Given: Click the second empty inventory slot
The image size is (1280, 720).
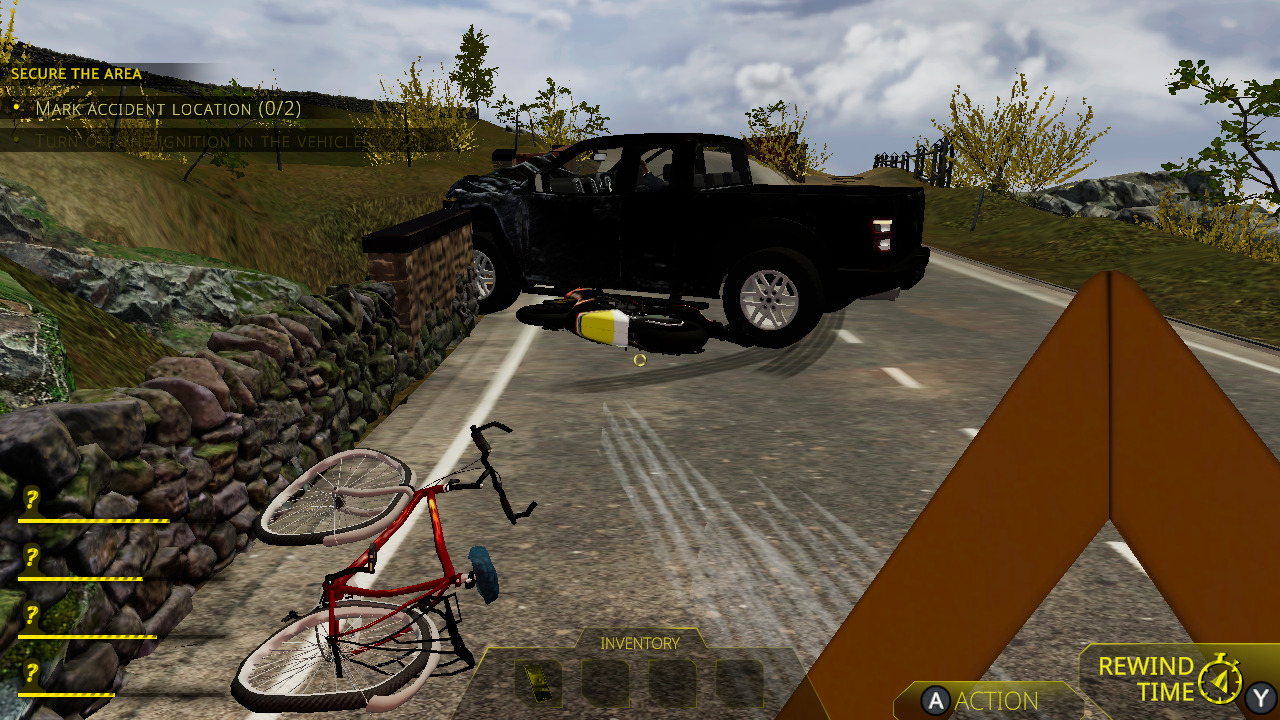Looking at the screenshot, I should 605,685.
